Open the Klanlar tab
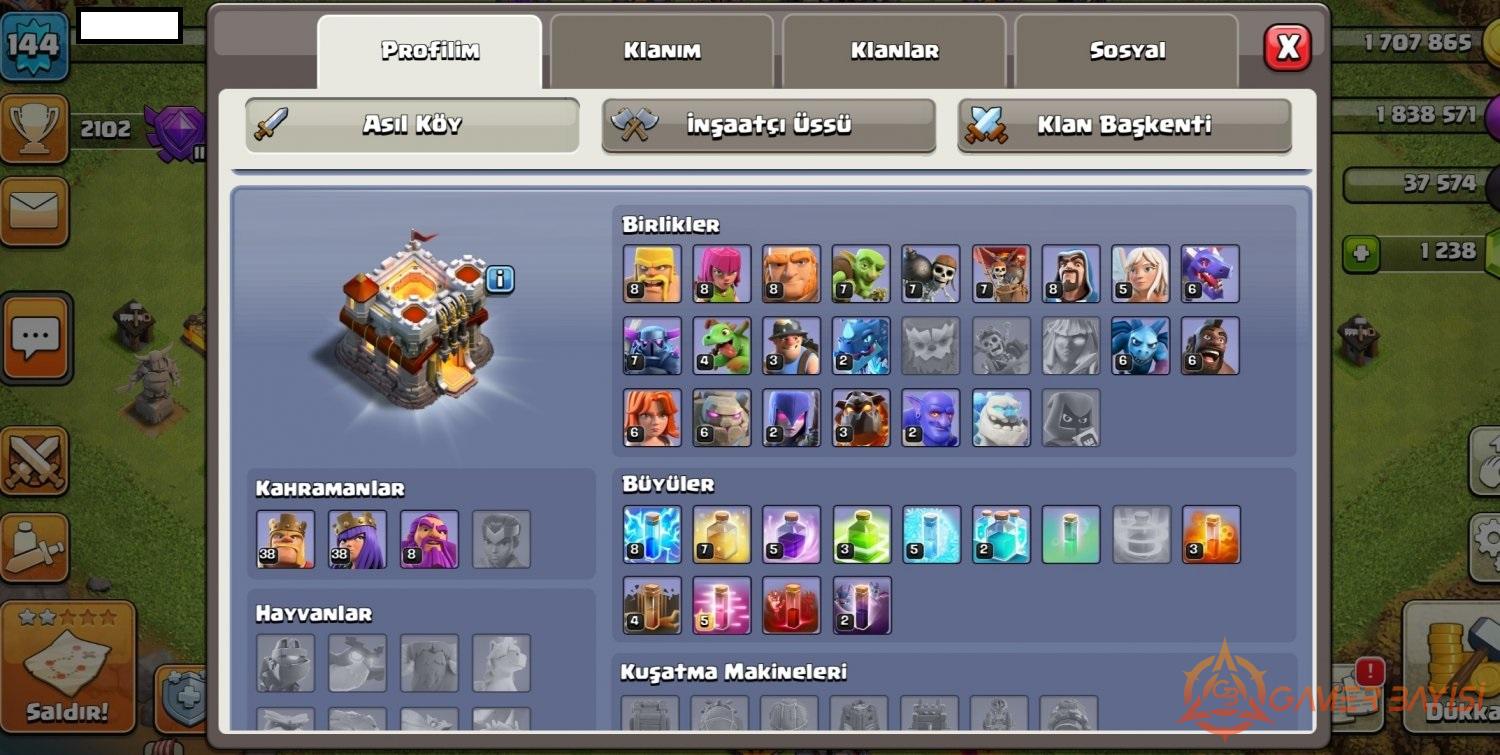Image resolution: width=1500 pixels, height=755 pixels. click(894, 51)
